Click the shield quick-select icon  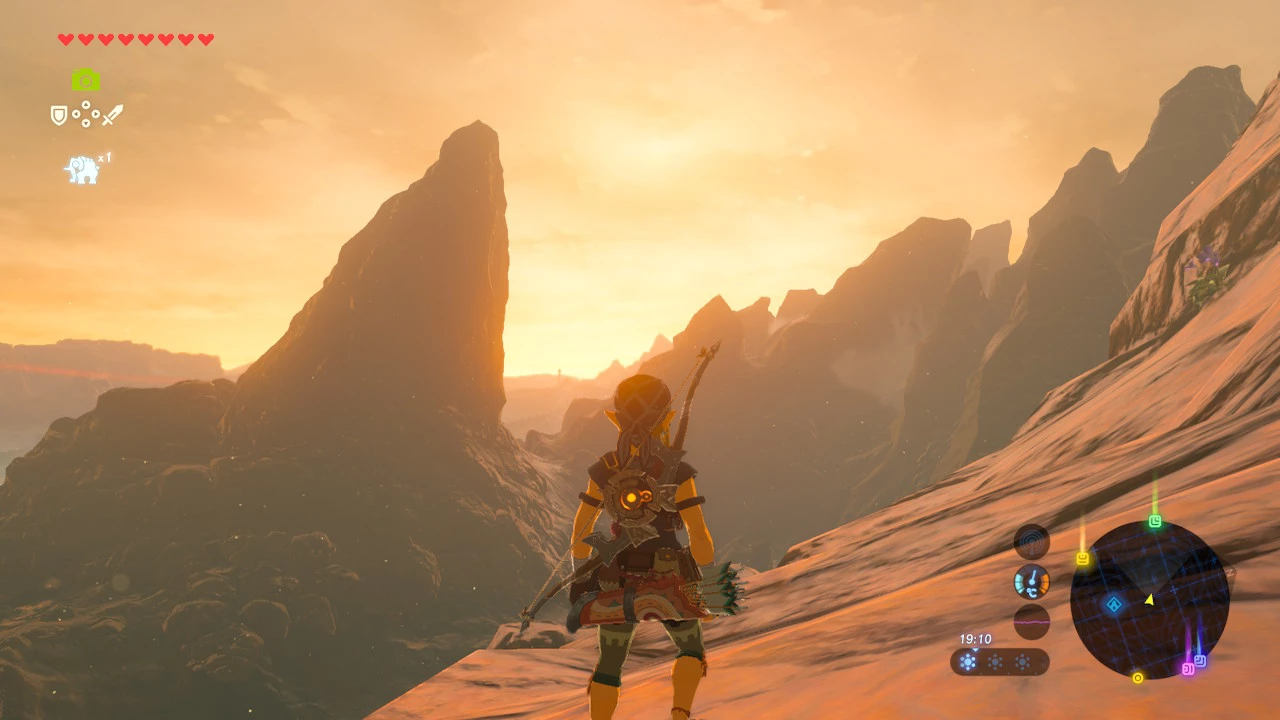[x=59, y=115]
